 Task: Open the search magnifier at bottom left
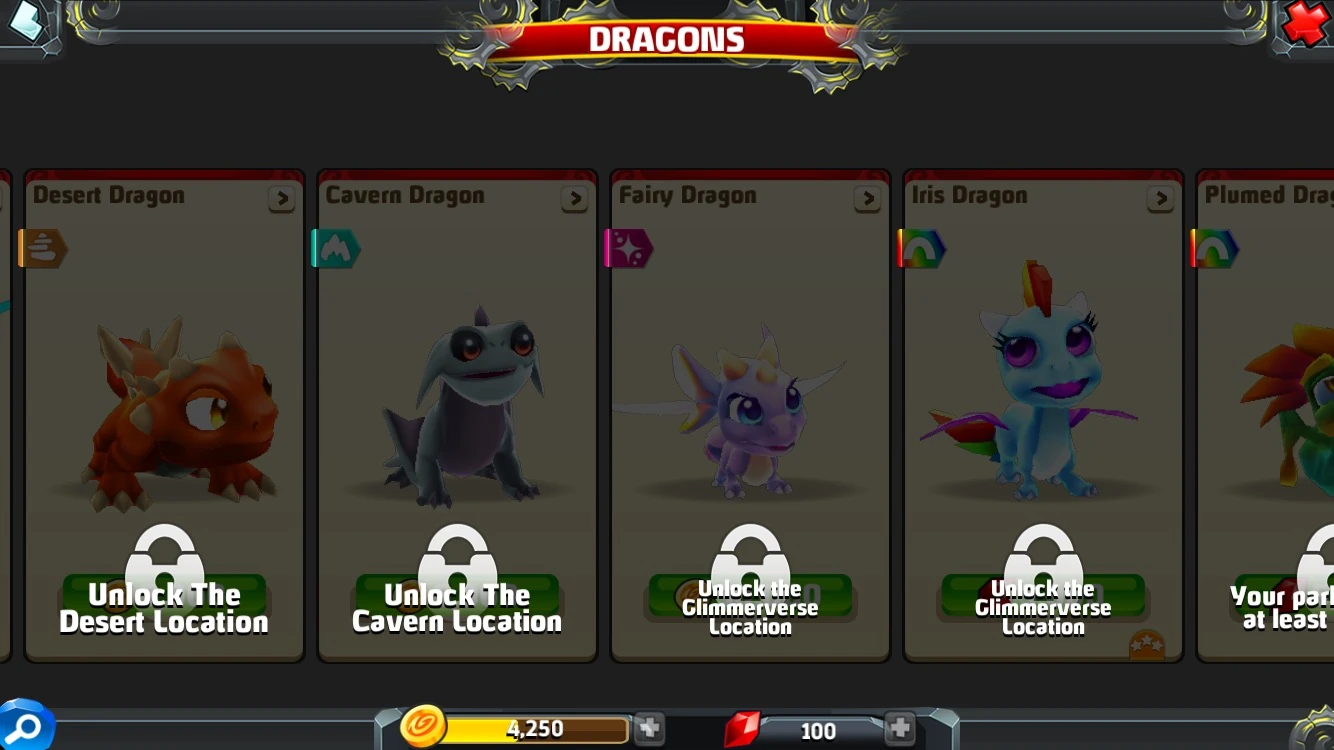point(26,728)
